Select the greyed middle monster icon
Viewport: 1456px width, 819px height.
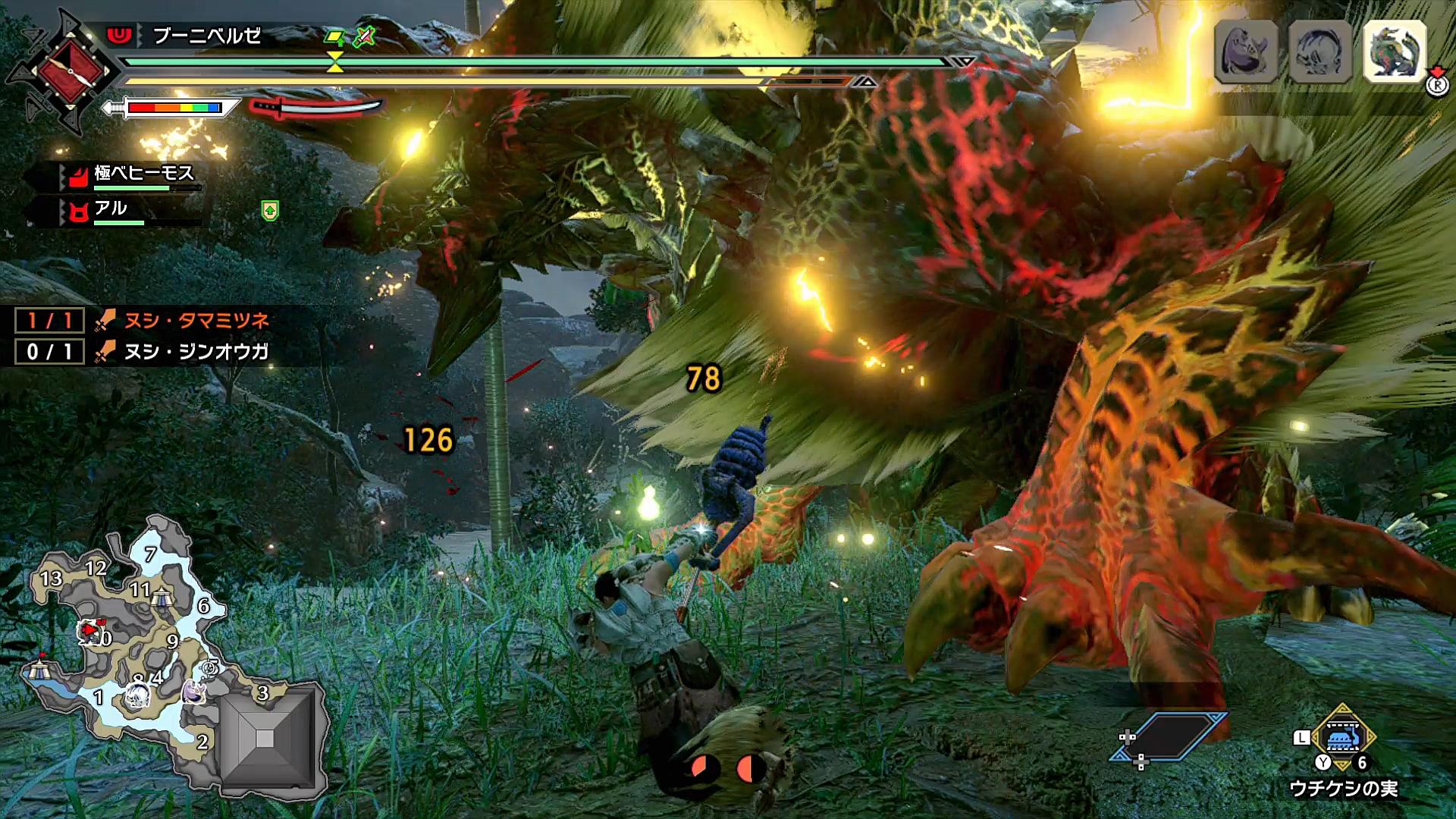click(1320, 51)
